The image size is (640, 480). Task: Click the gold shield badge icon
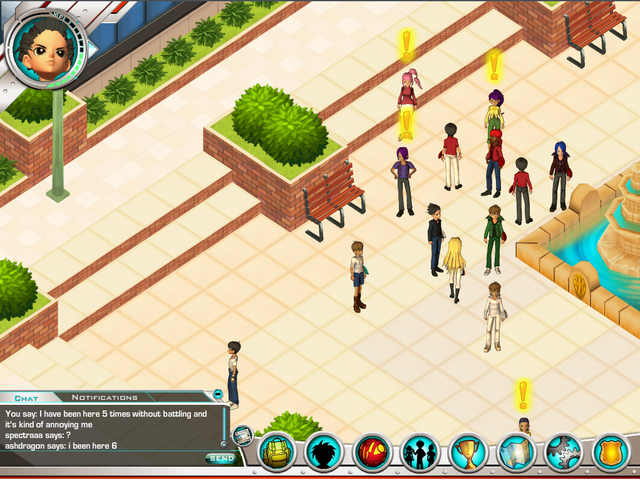coord(611,453)
